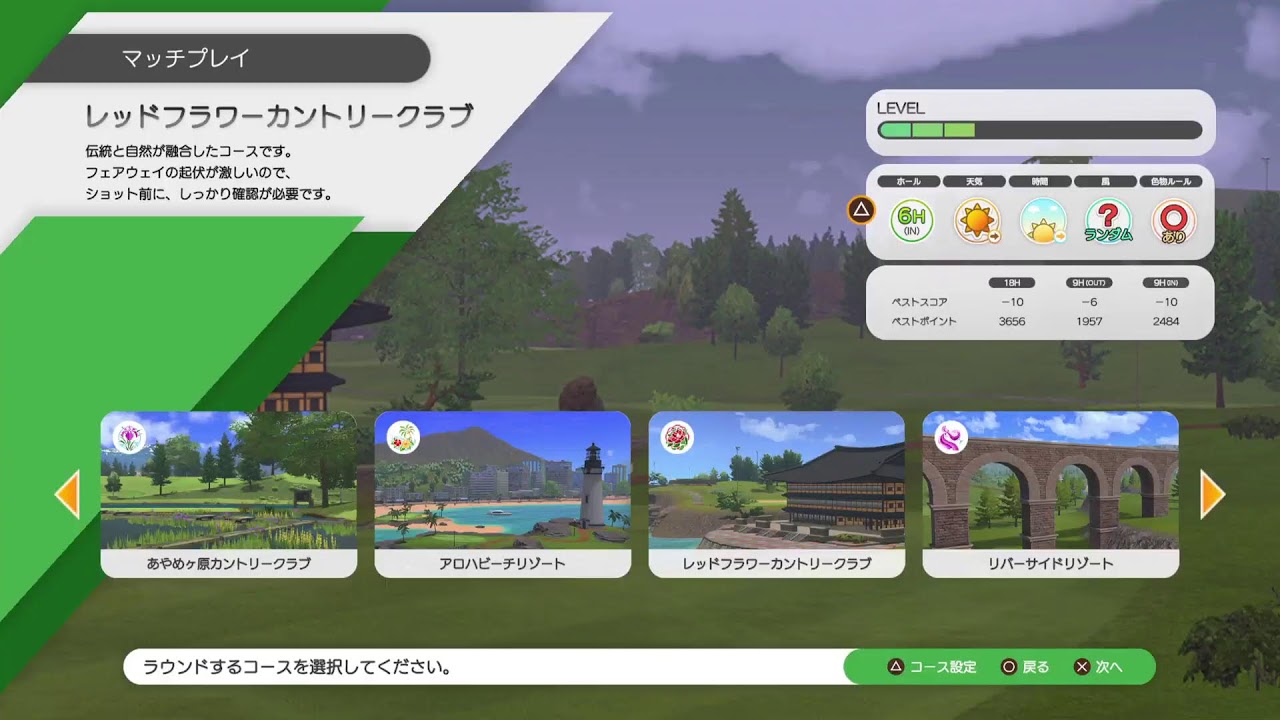Toggle the color-rule あり setting
The height and width of the screenshot is (720, 1280).
tap(1173, 221)
